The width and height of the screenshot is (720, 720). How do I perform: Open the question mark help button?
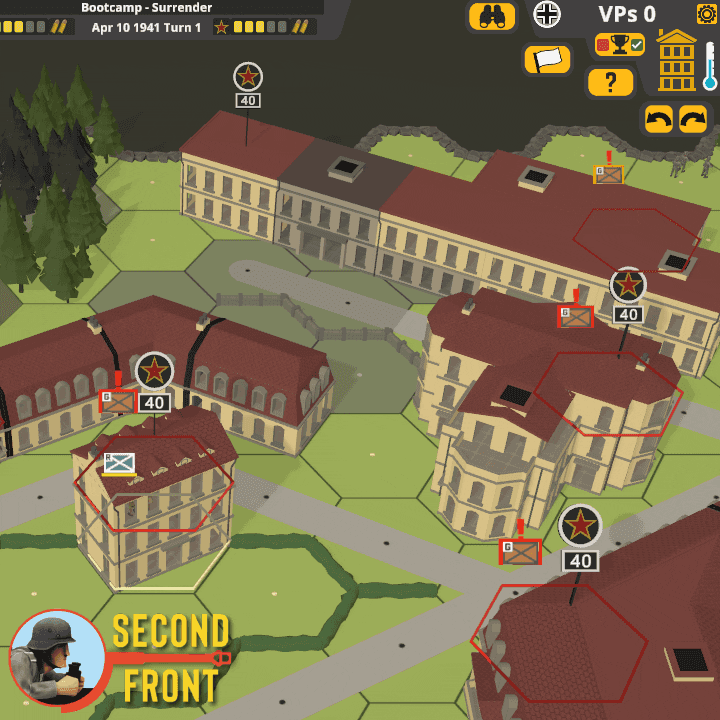[610, 82]
